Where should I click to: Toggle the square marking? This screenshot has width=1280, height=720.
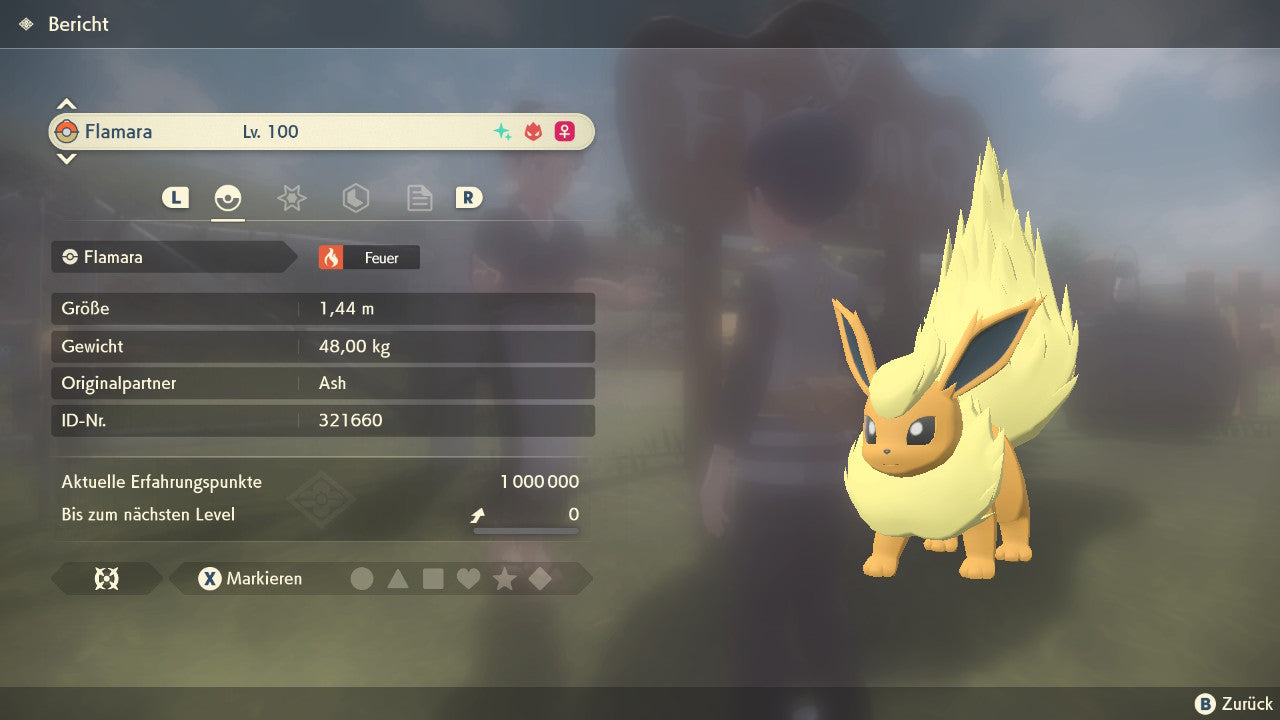coord(433,578)
